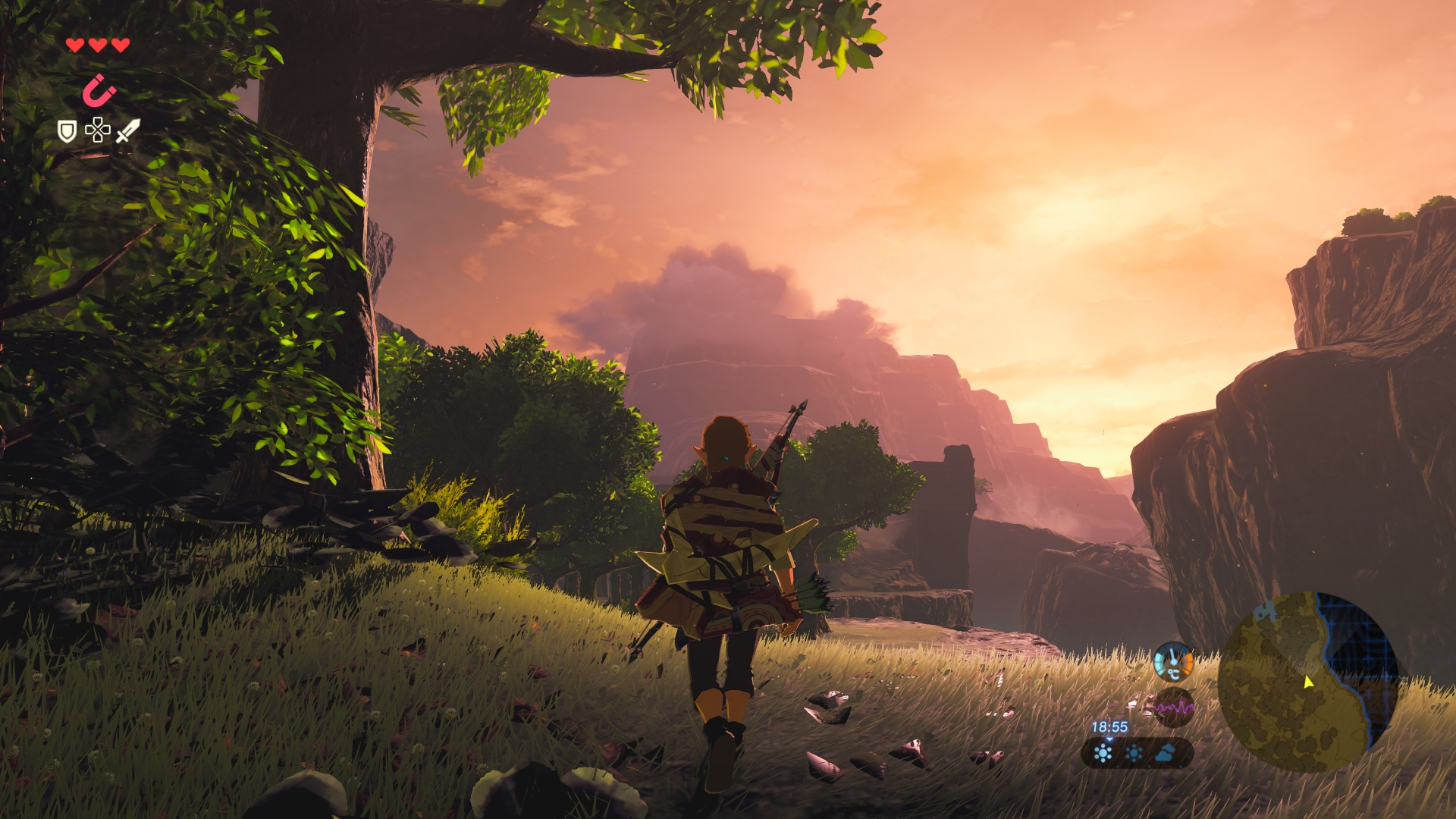The width and height of the screenshot is (1456, 819).
Task: Choose the sword weapon icon
Action: 127,130
